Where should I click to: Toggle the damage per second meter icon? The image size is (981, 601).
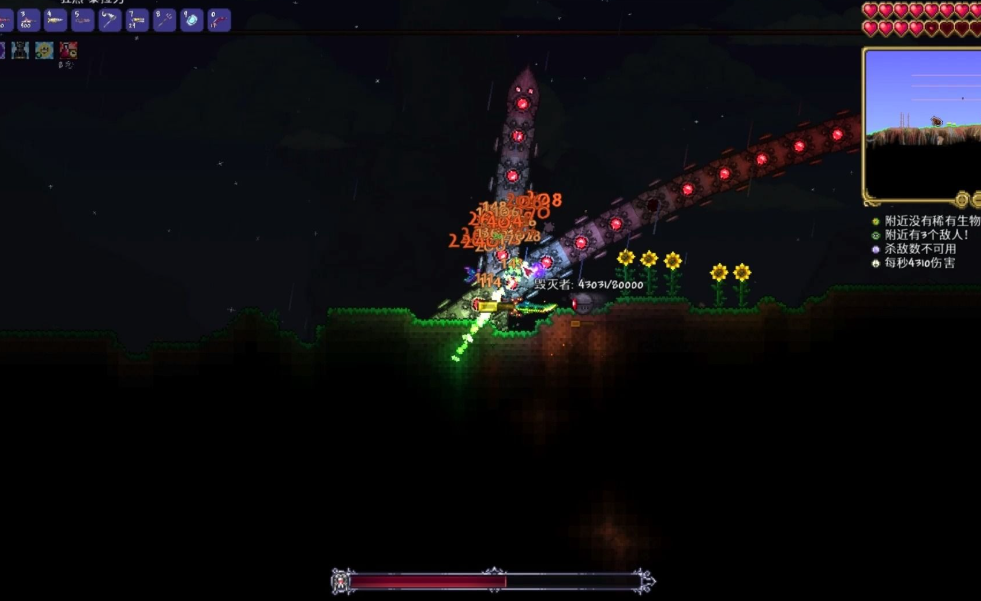tap(876, 263)
